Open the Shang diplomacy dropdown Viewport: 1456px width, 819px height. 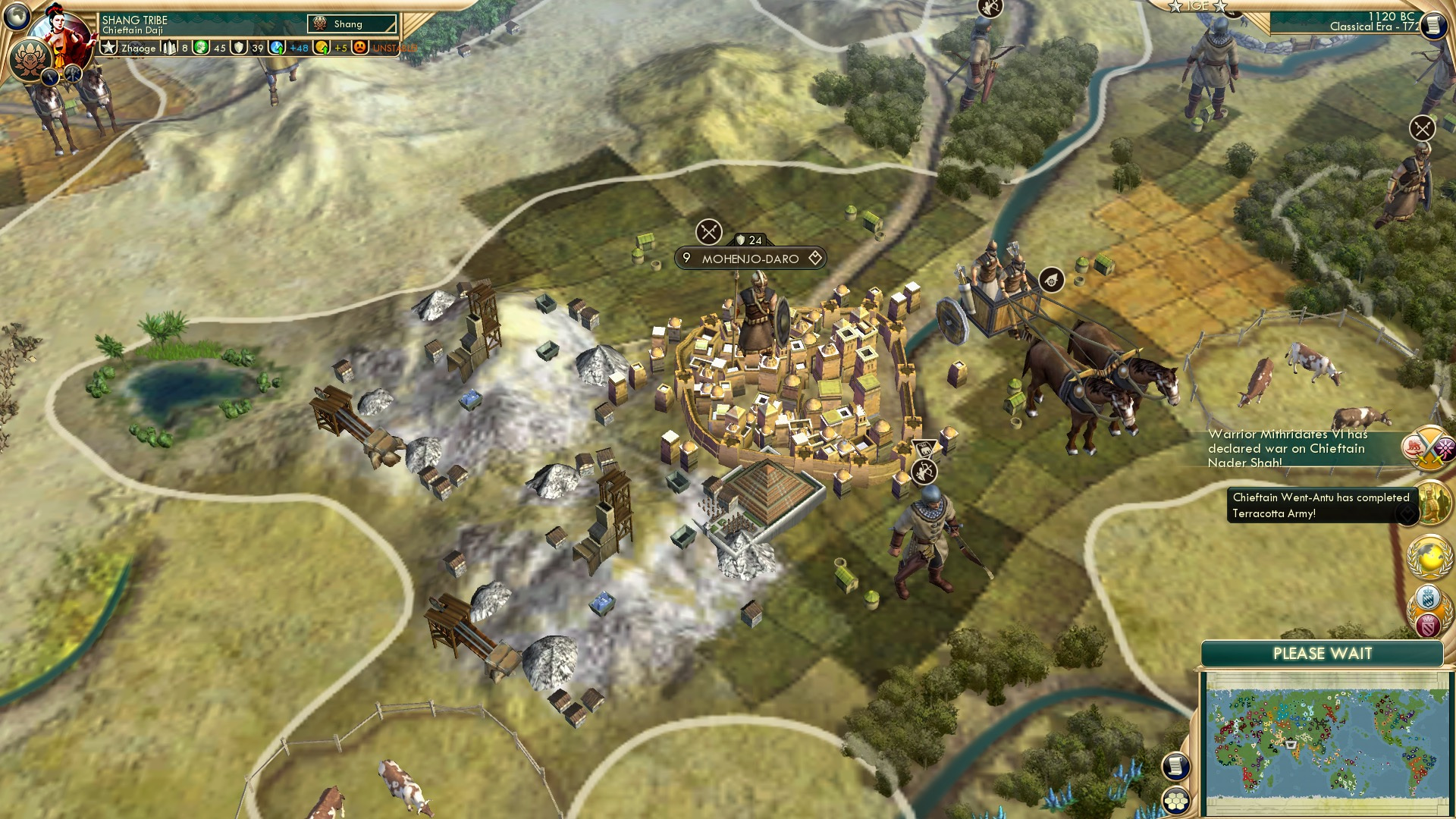pos(351,24)
